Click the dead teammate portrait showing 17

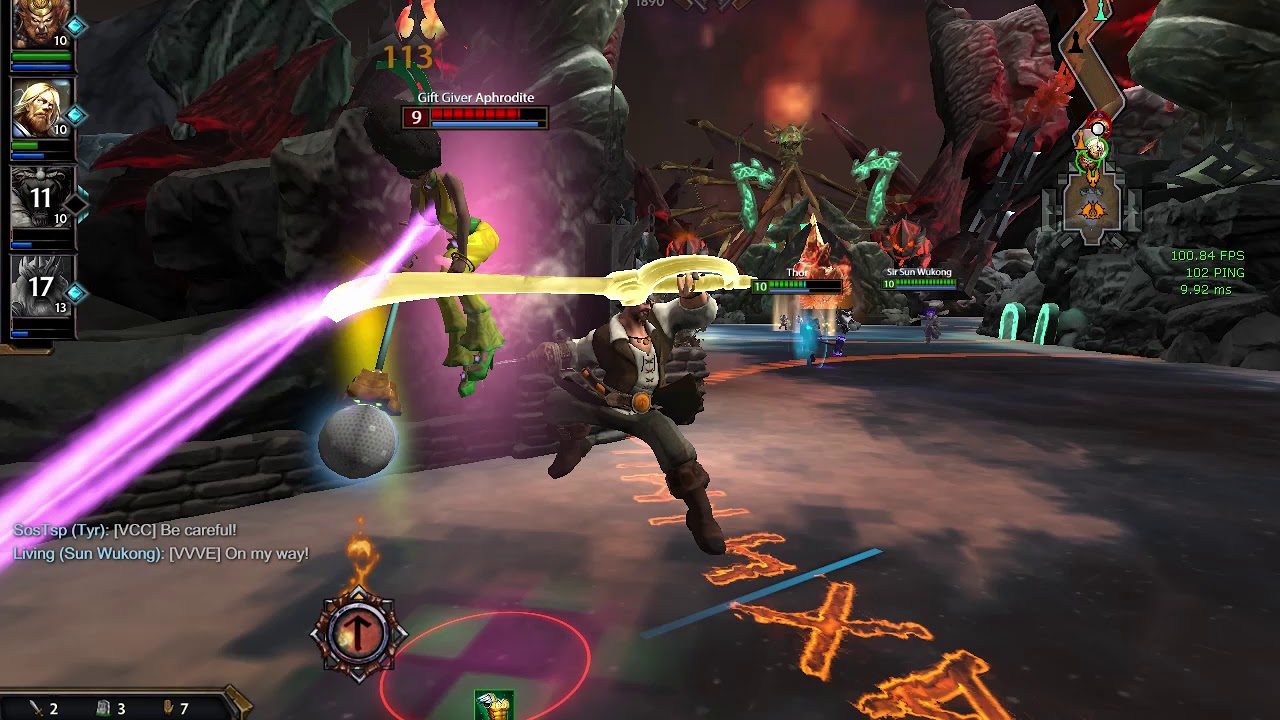click(x=41, y=286)
